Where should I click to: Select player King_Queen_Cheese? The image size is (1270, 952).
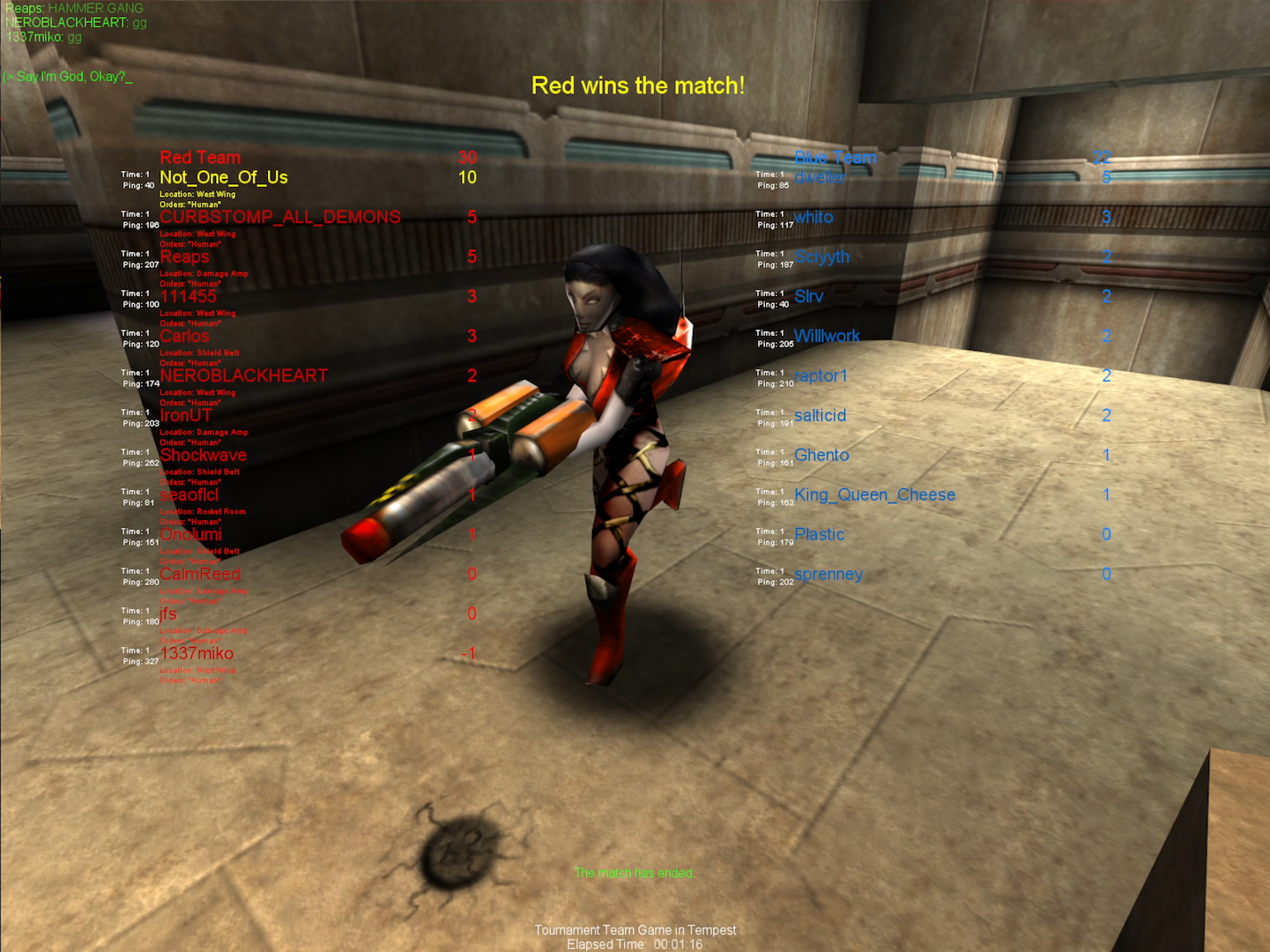pyautogui.click(x=875, y=495)
